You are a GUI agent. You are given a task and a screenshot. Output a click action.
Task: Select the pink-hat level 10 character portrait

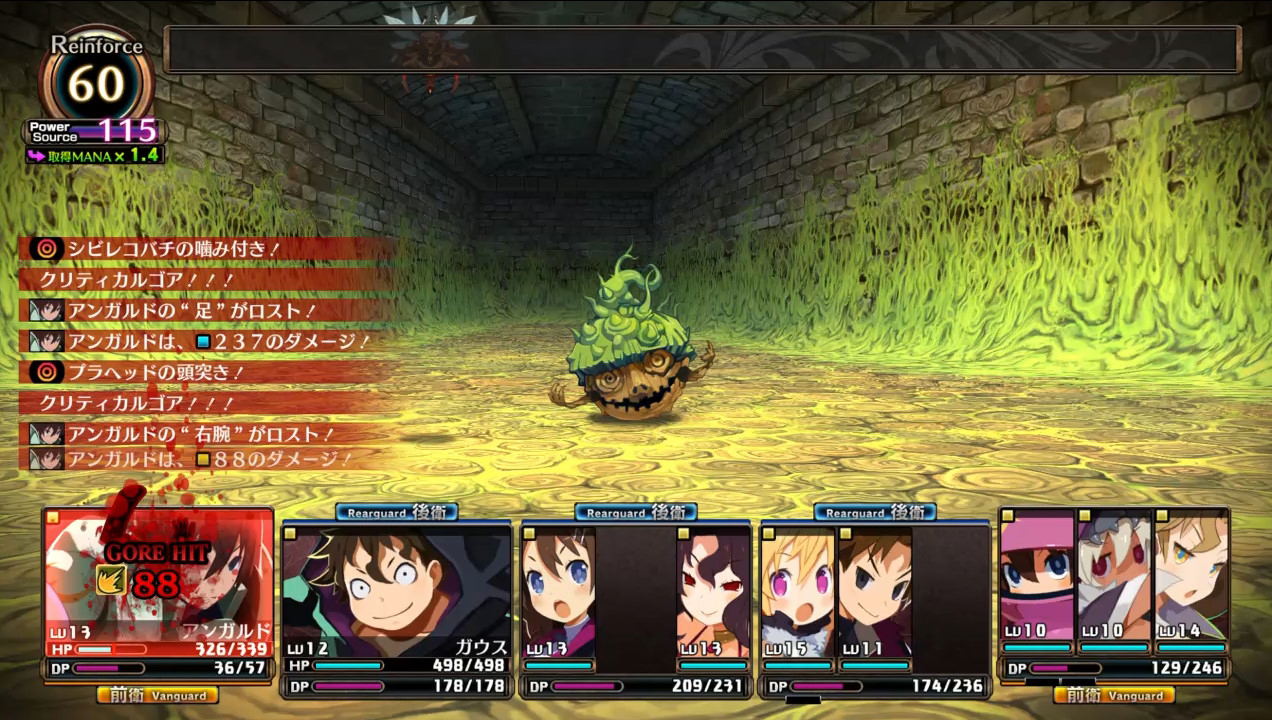coord(1037,576)
